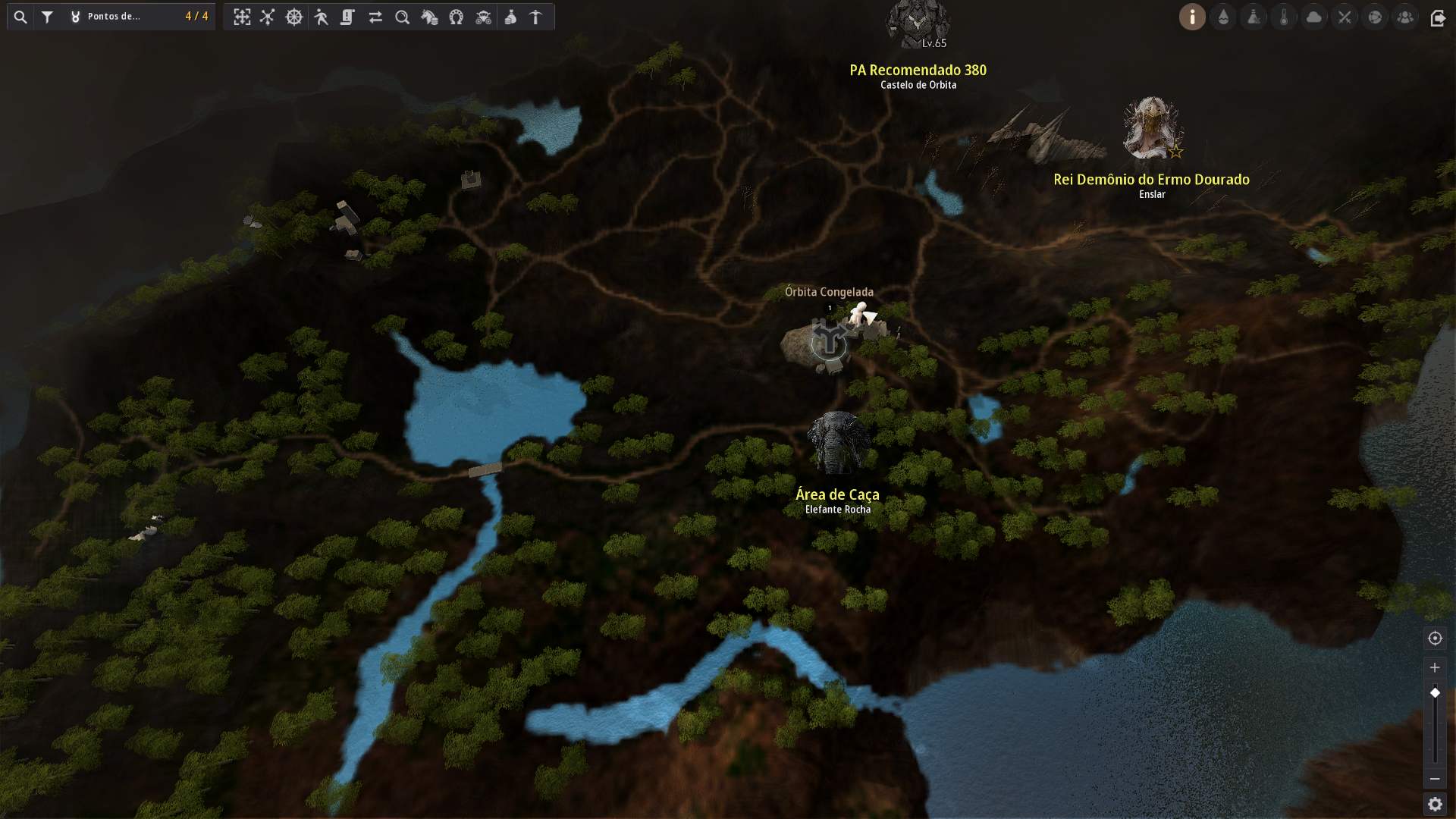
Task: Zoom in with the plus button
Action: click(x=1435, y=668)
